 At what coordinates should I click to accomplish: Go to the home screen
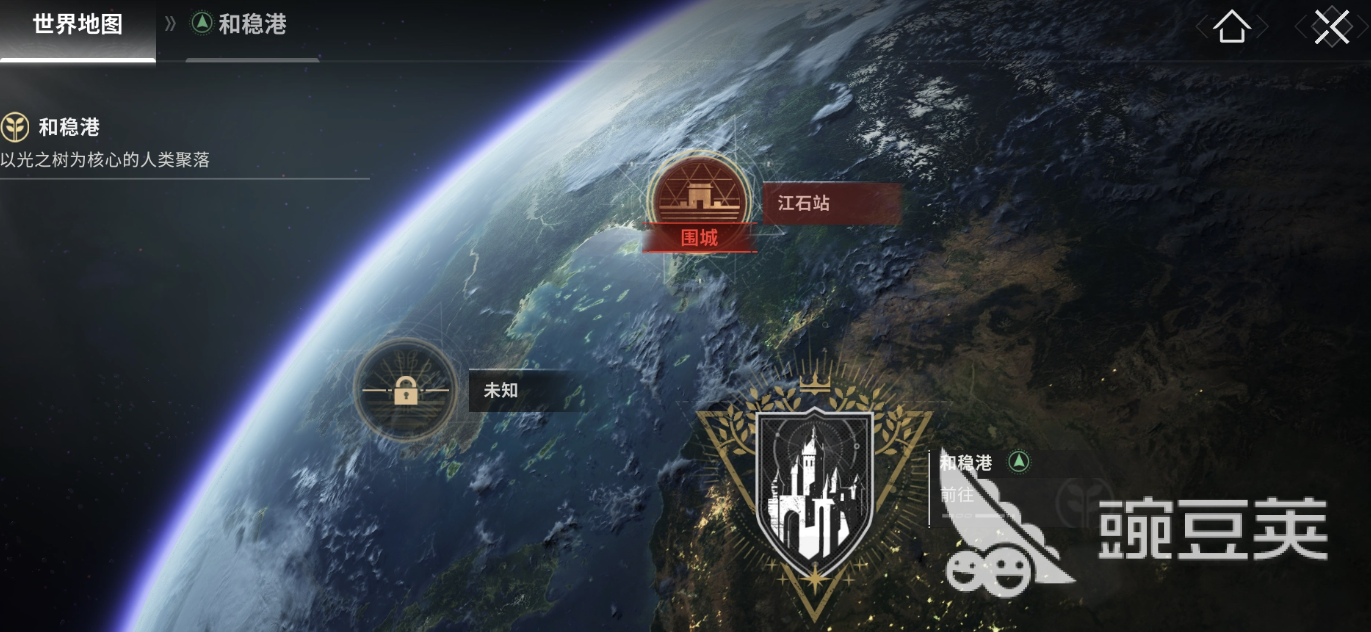(x=1232, y=28)
